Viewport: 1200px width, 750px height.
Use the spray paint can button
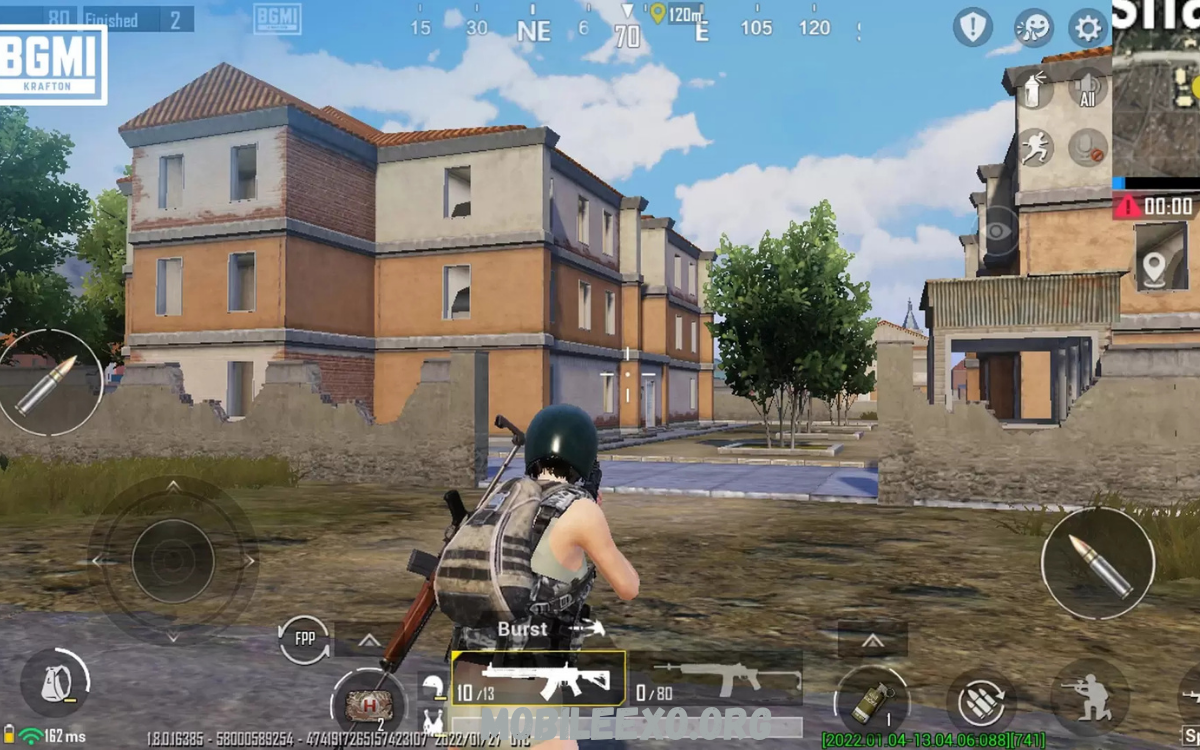[1034, 92]
